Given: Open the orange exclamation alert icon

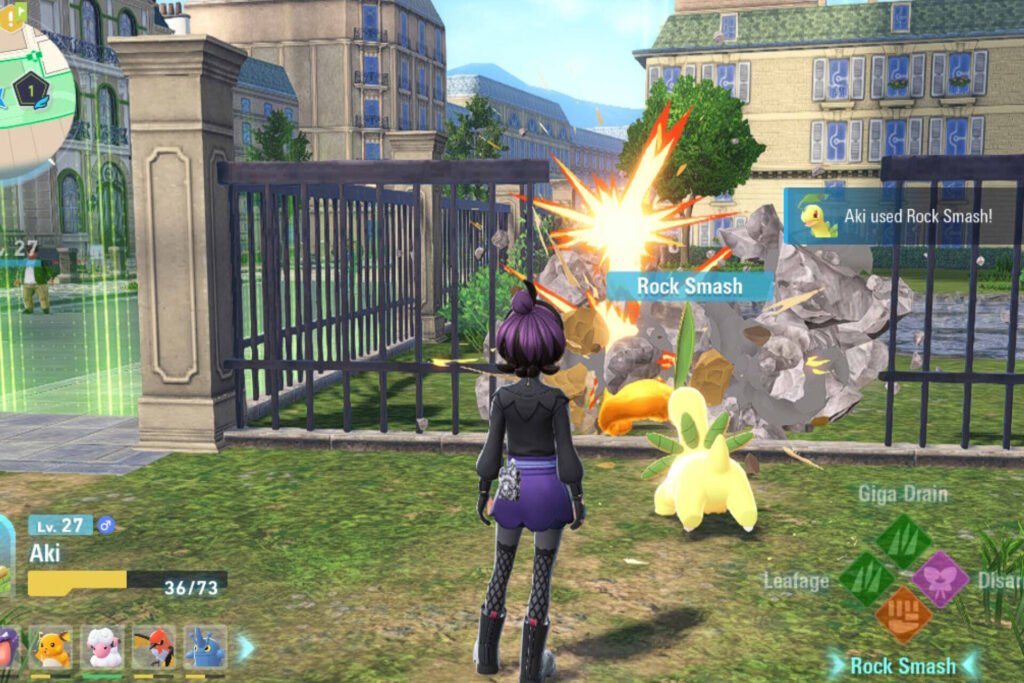Looking at the screenshot, I should (11, 13).
